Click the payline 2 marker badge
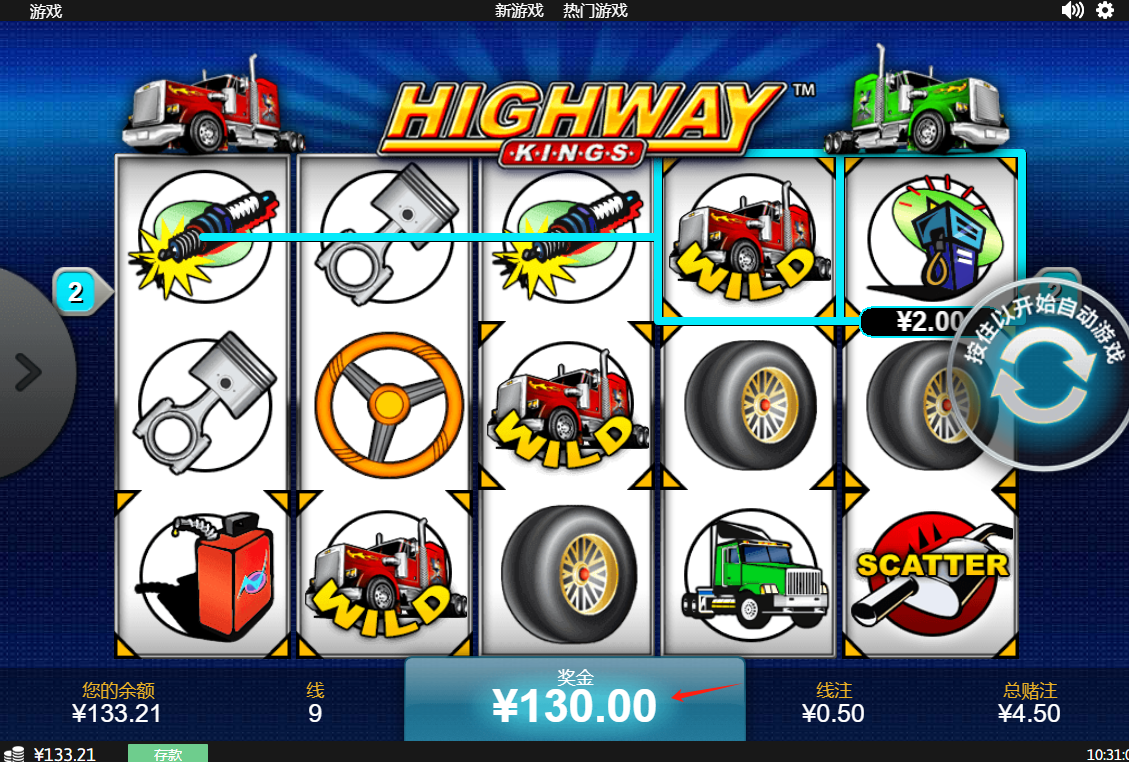 pos(75,292)
